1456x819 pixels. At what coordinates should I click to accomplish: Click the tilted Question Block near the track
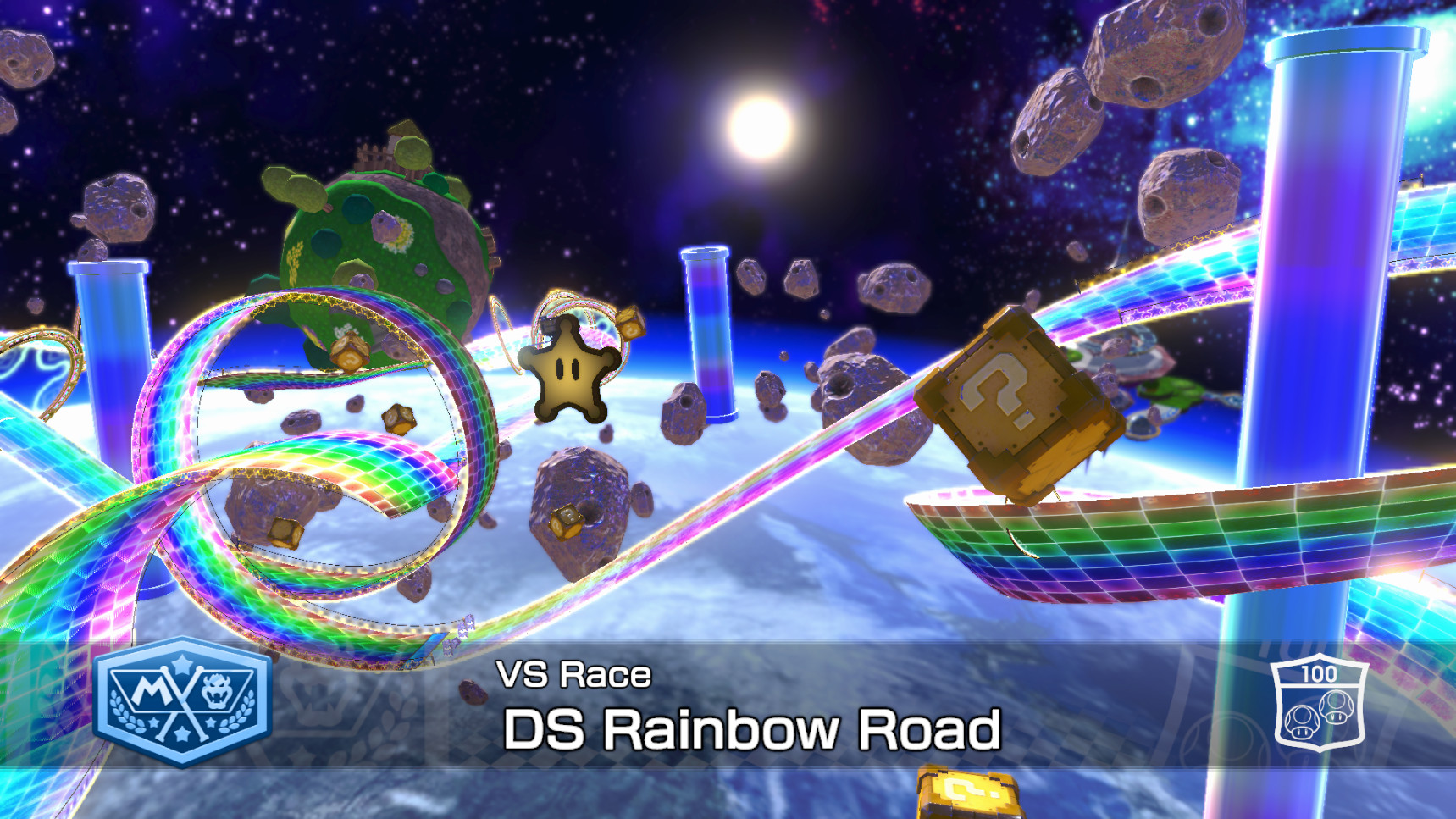[1016, 398]
